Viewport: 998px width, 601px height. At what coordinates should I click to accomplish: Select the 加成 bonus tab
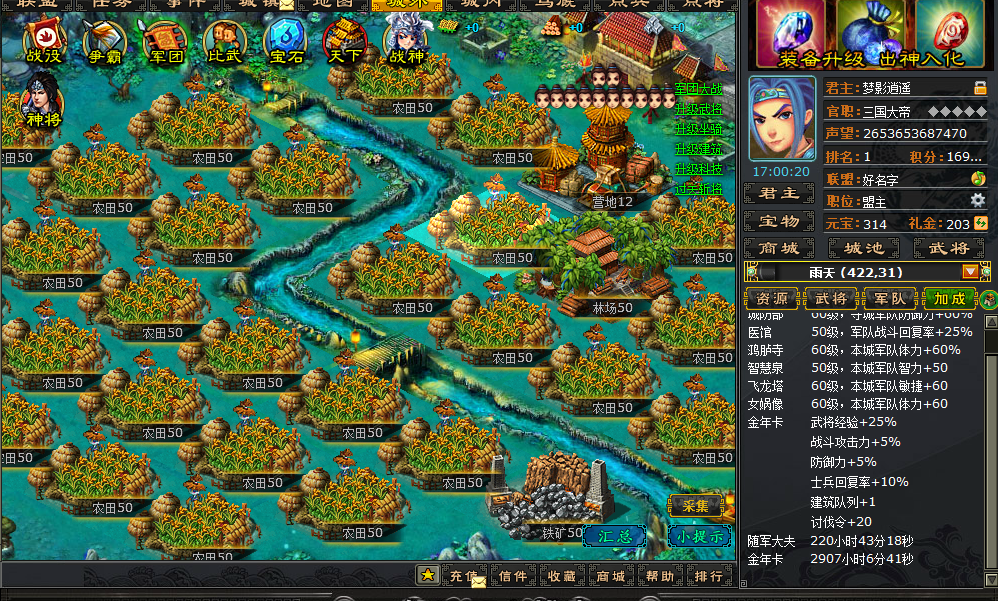949,298
